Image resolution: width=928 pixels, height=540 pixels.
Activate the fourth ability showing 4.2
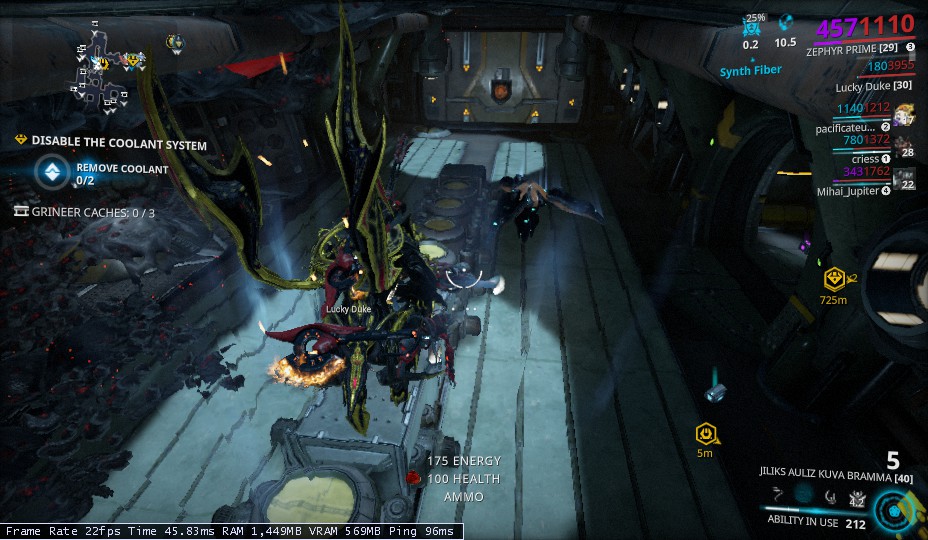856,497
